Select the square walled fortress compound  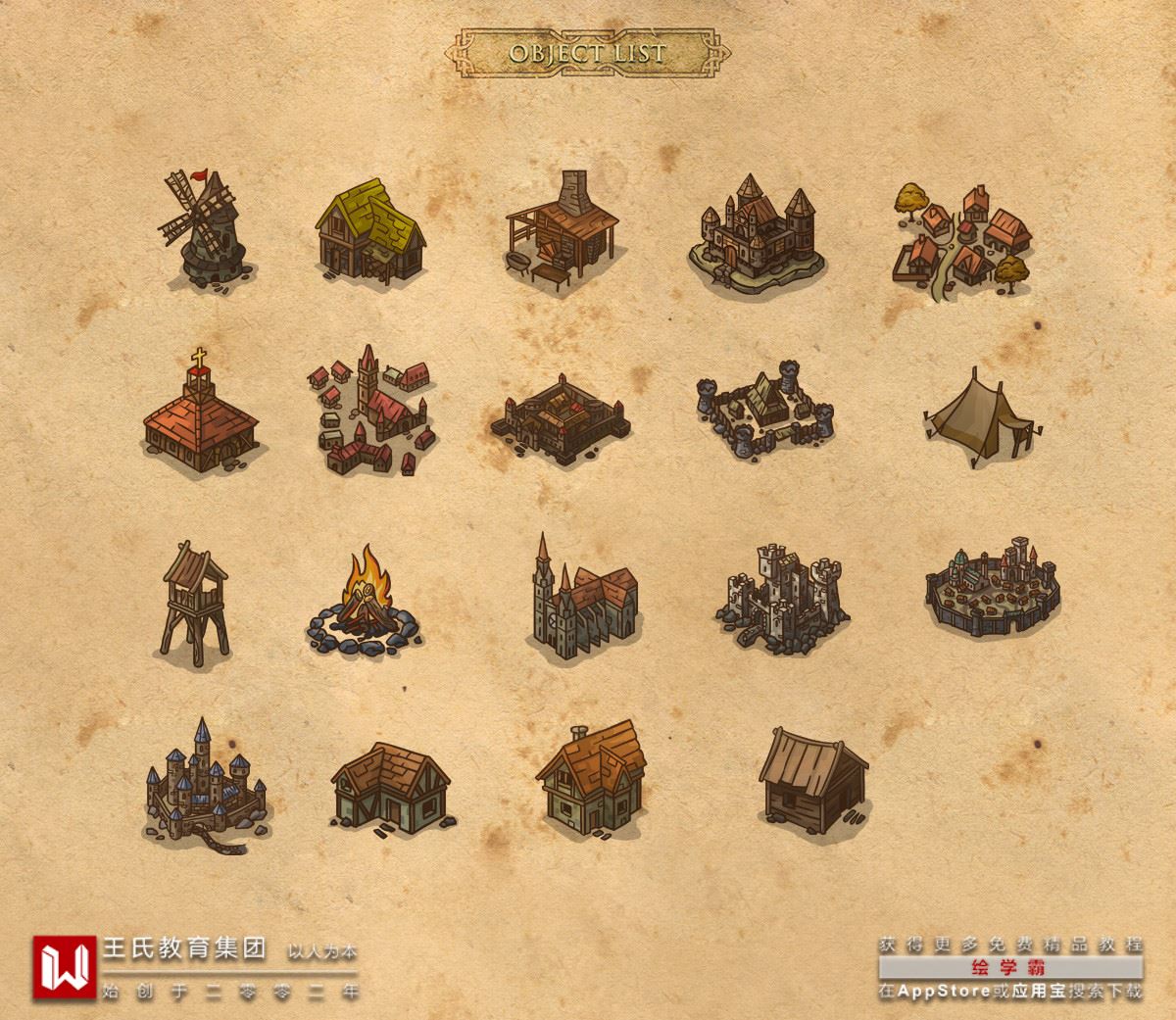[561, 418]
